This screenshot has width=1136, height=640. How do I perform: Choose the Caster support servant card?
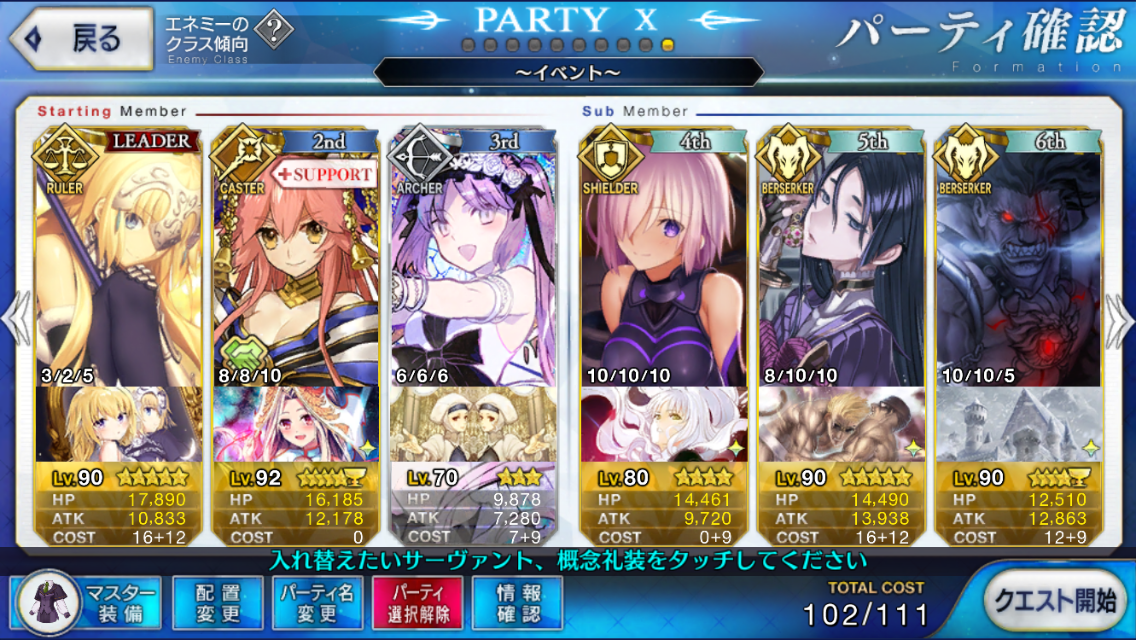[295, 260]
